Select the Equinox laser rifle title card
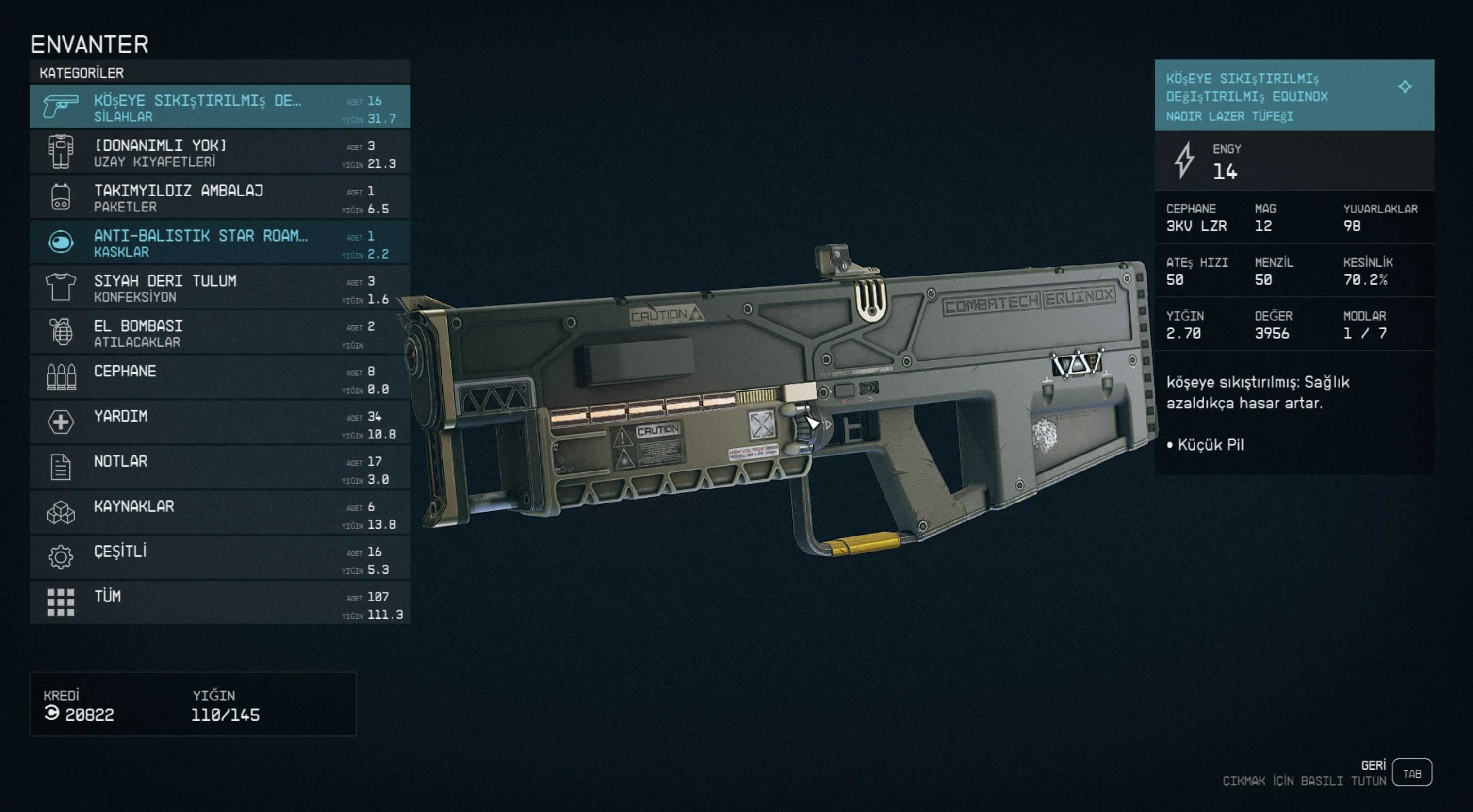 1293,96
